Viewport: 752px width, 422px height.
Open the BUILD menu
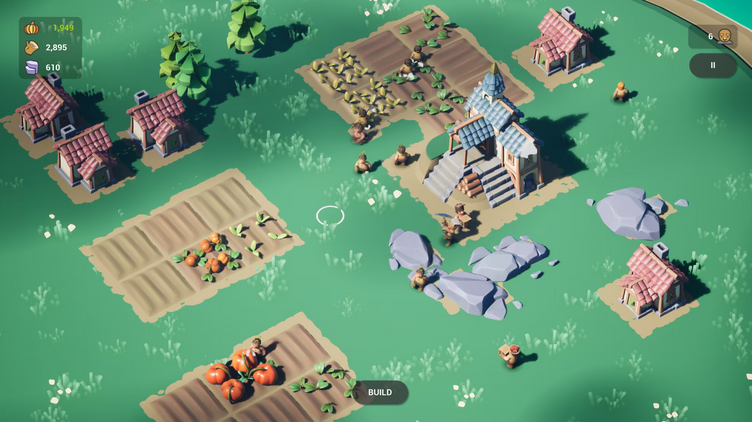(380, 392)
